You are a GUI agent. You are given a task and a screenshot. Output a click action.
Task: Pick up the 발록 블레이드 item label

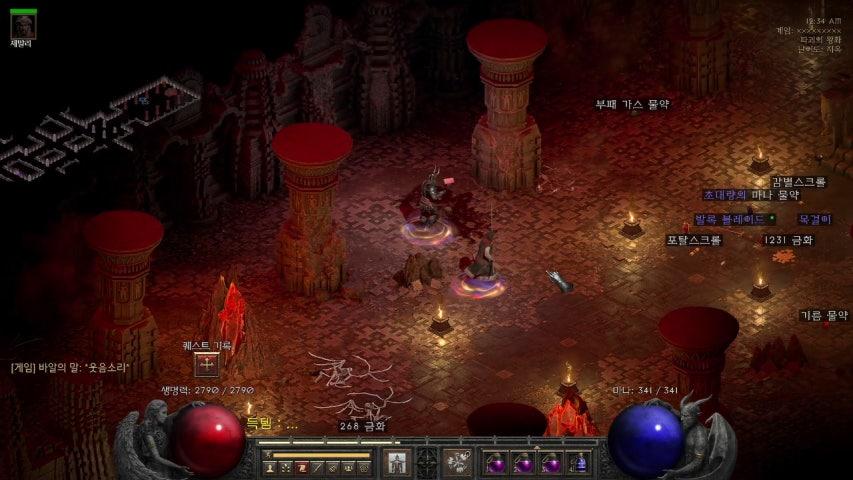(730, 219)
